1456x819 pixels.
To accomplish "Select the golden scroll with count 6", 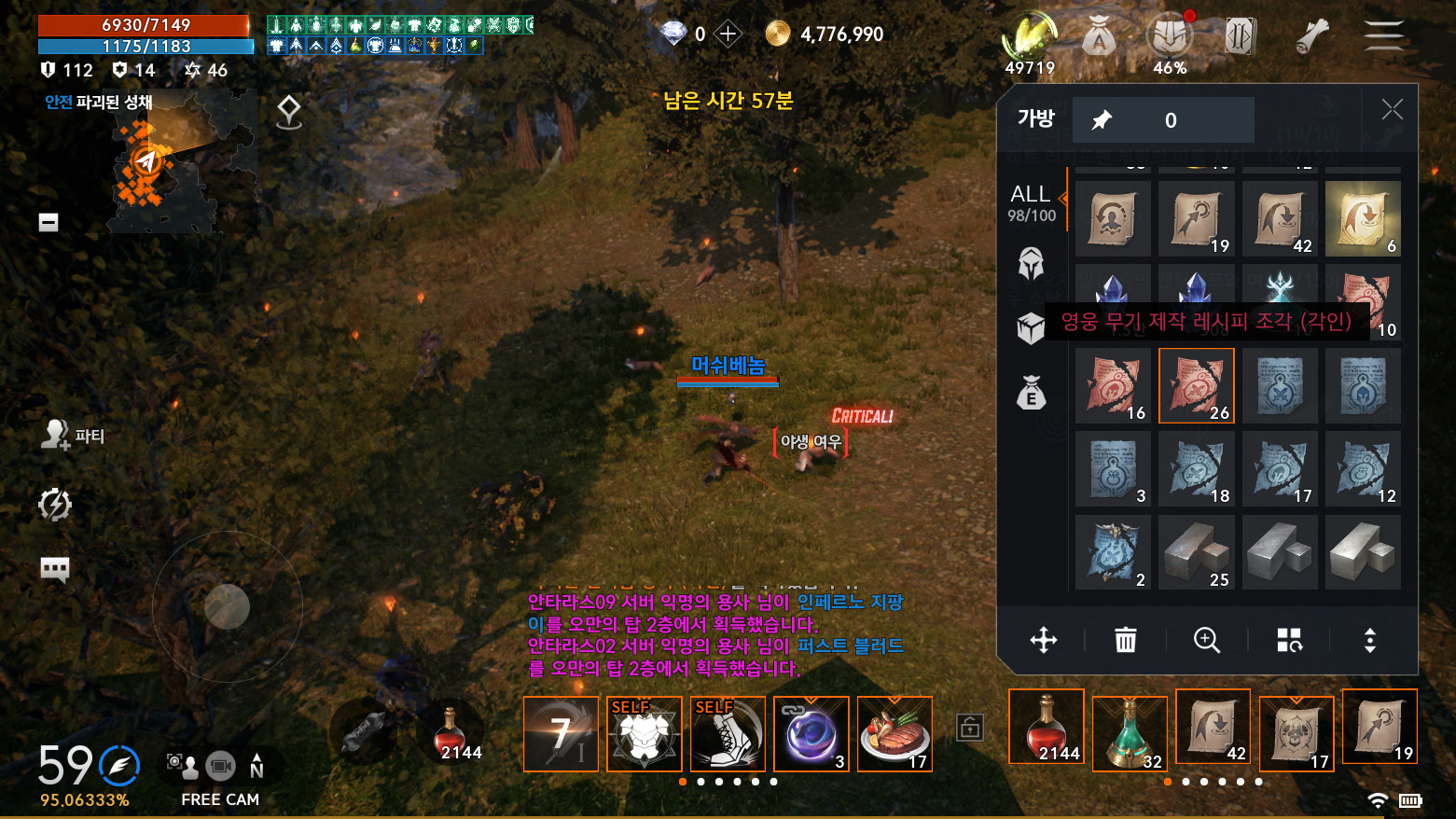I will click(1363, 218).
